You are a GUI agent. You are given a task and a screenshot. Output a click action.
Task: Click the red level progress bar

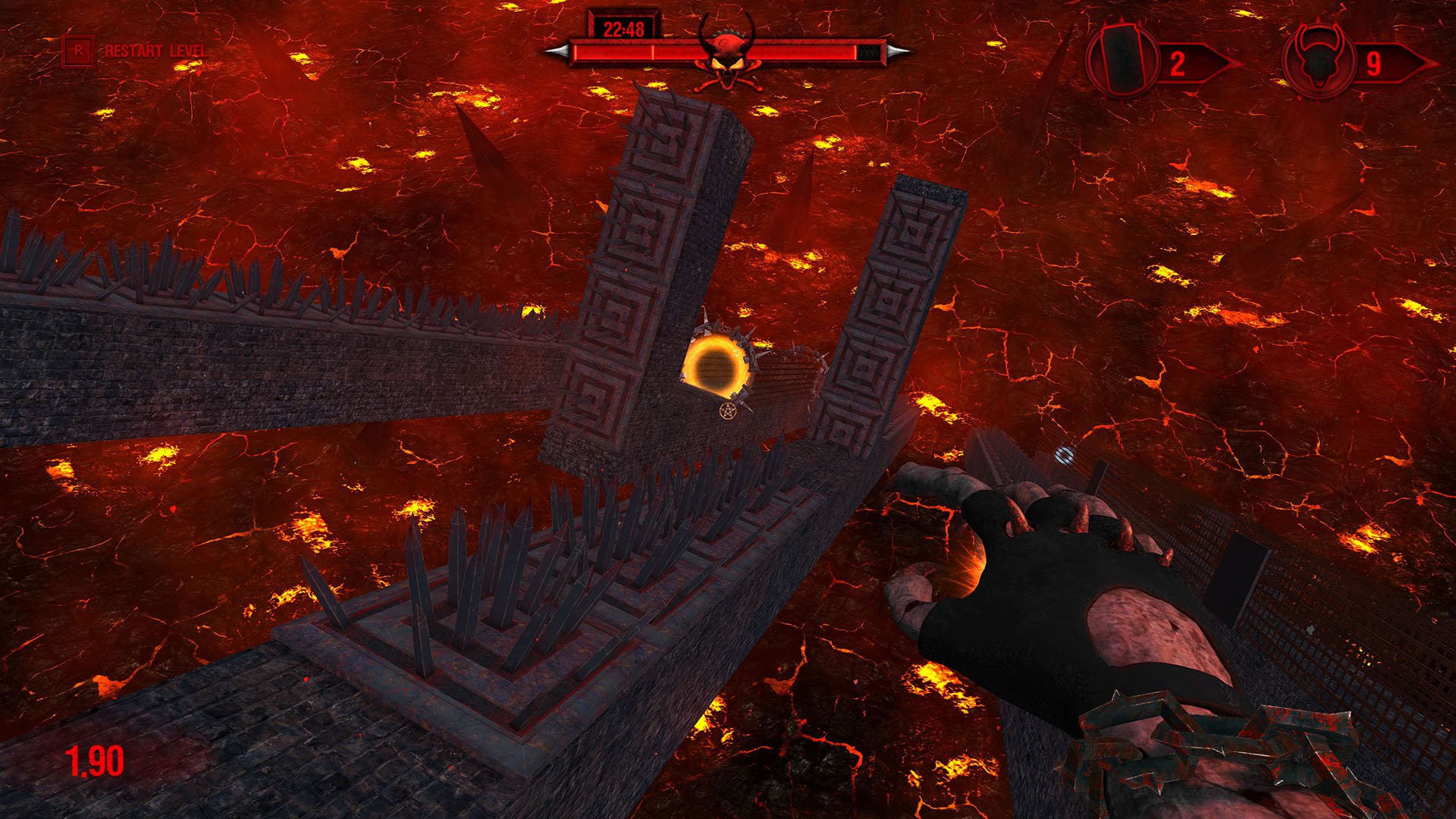click(622, 53)
